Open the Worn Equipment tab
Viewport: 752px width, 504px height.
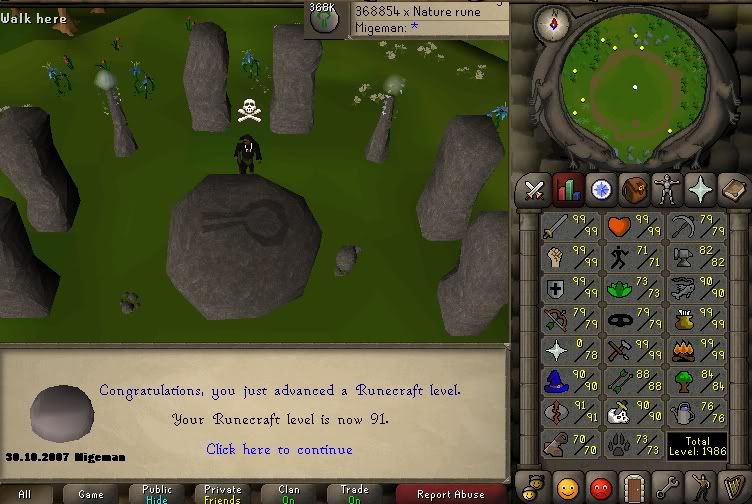tap(666, 188)
